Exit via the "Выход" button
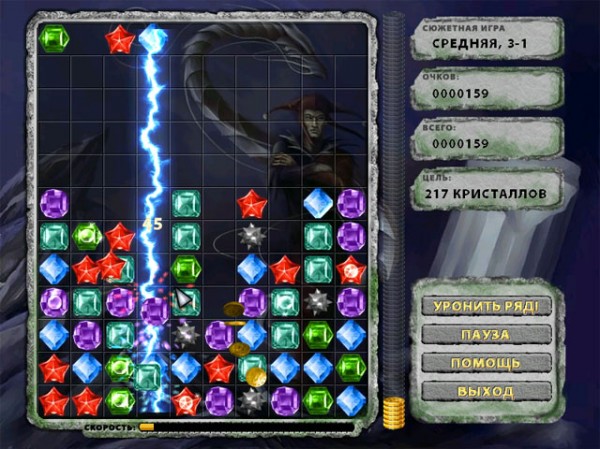The width and height of the screenshot is (600, 449). tap(487, 390)
